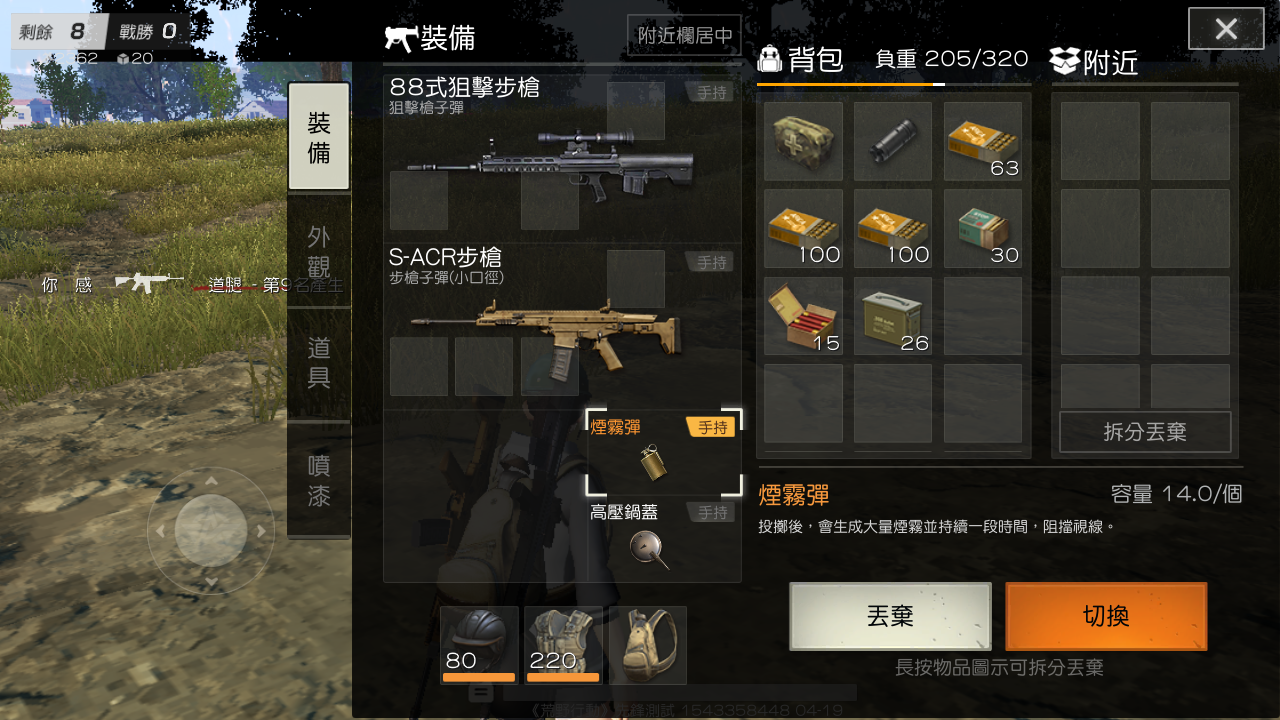Select the 63 sniper ammo box
Image resolution: width=1280 pixels, height=720 pixels.
tap(982, 140)
